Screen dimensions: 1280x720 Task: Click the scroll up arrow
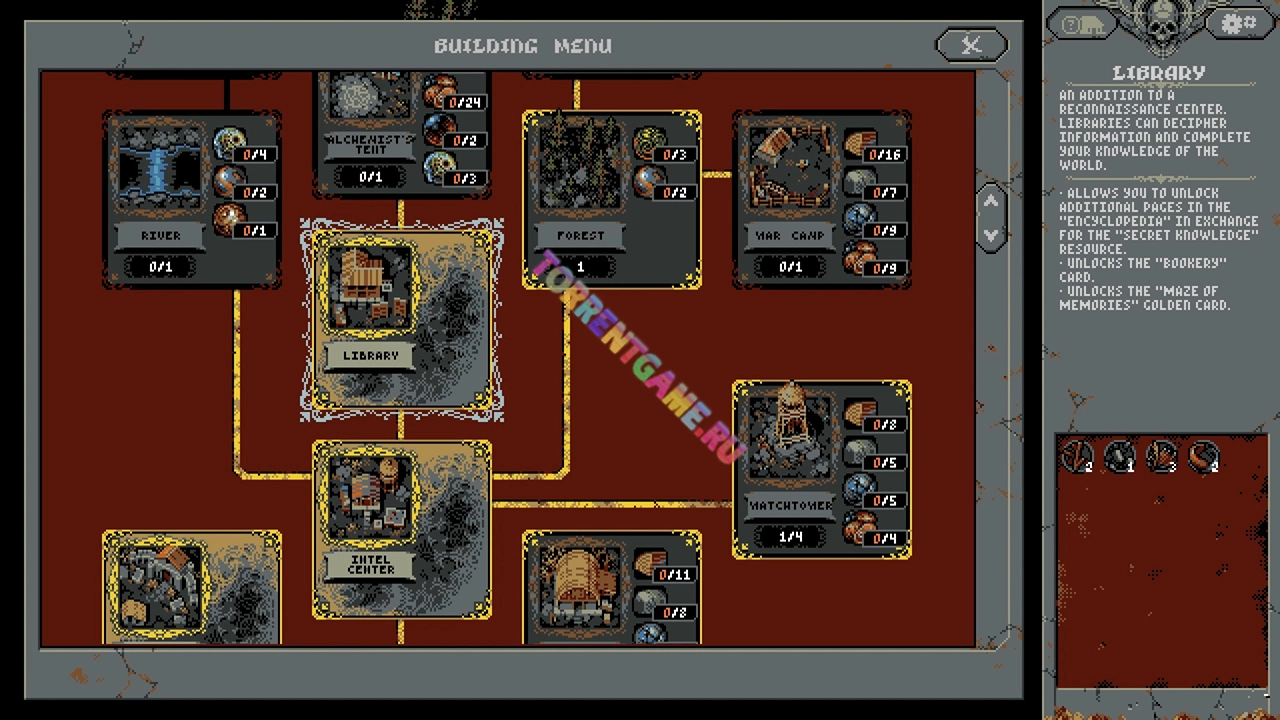pos(991,201)
